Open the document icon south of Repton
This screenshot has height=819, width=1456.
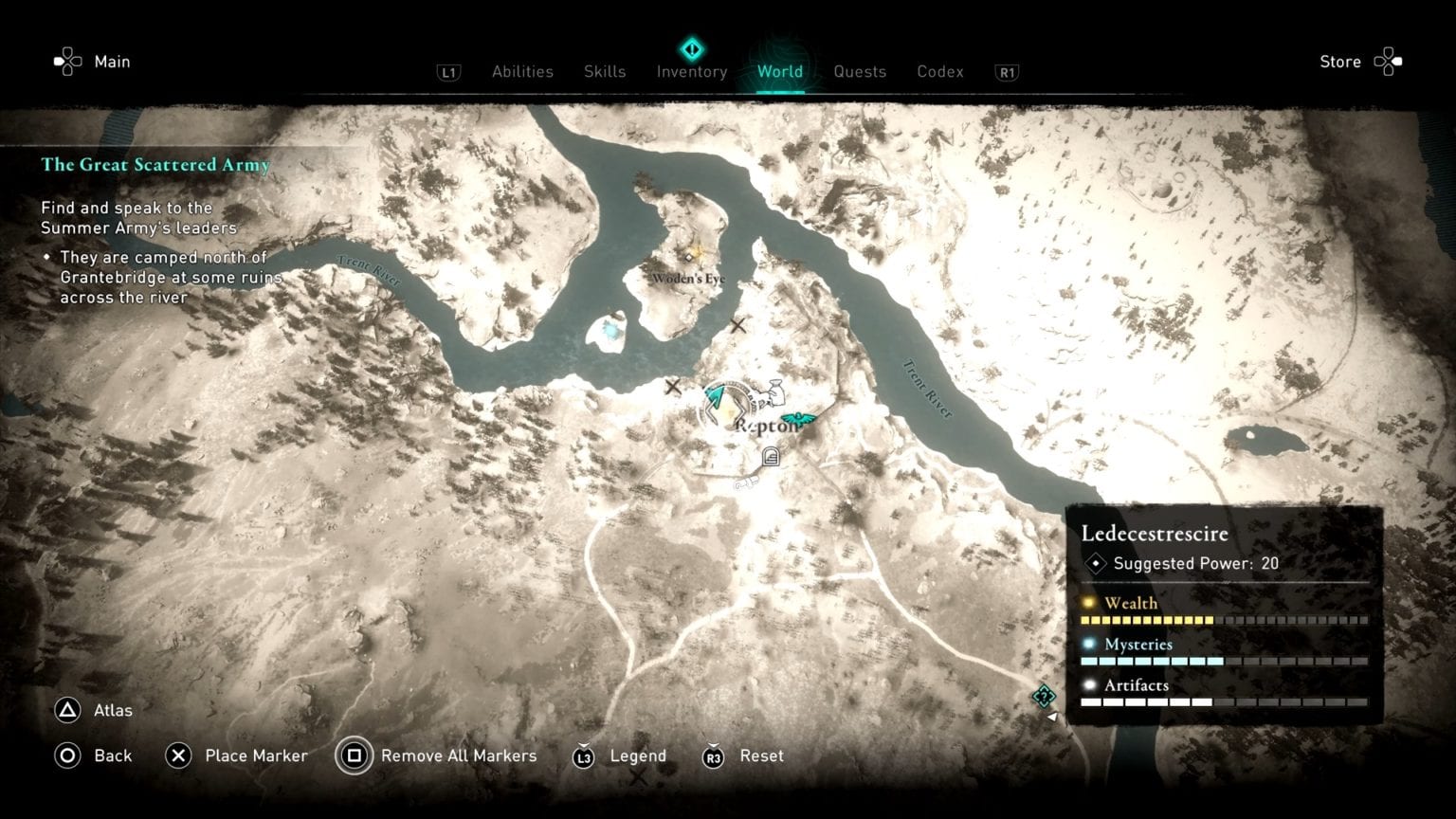(x=771, y=456)
